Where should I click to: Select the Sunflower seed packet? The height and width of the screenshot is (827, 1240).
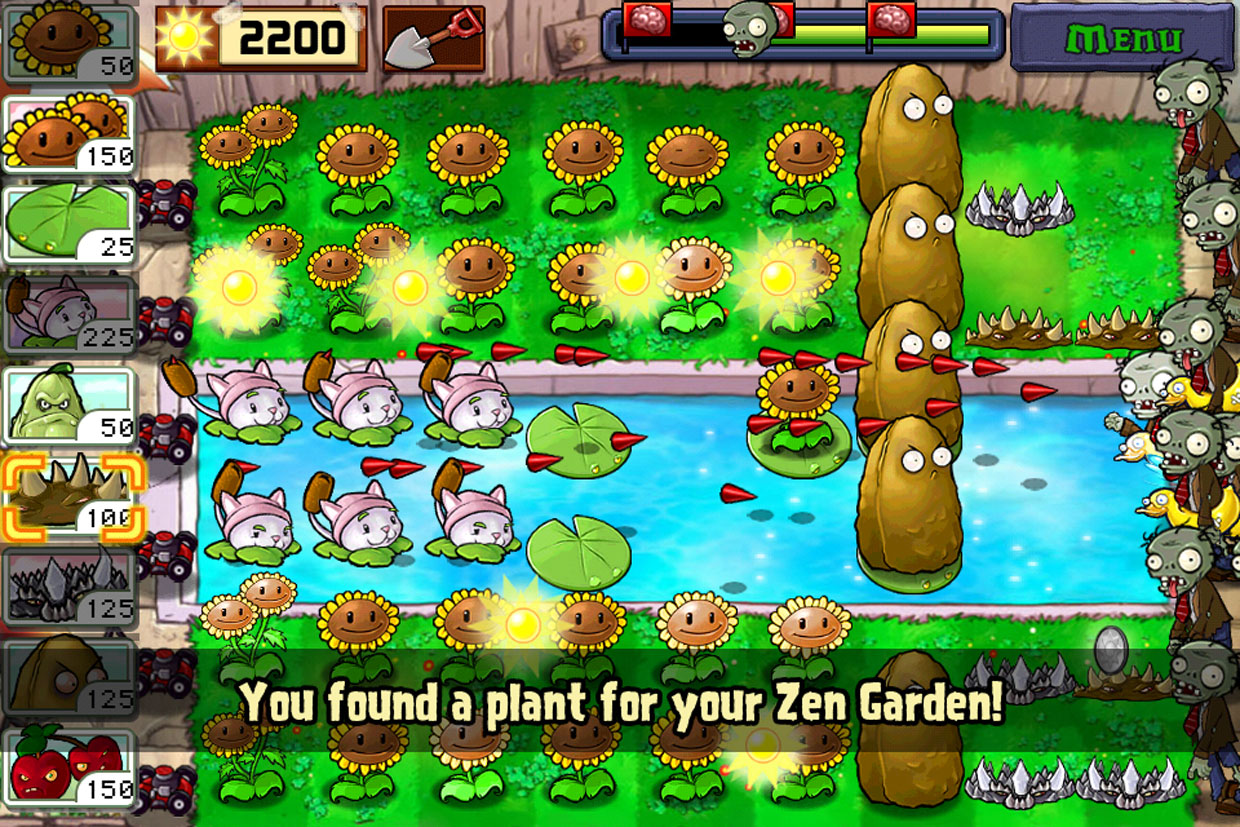point(70,43)
